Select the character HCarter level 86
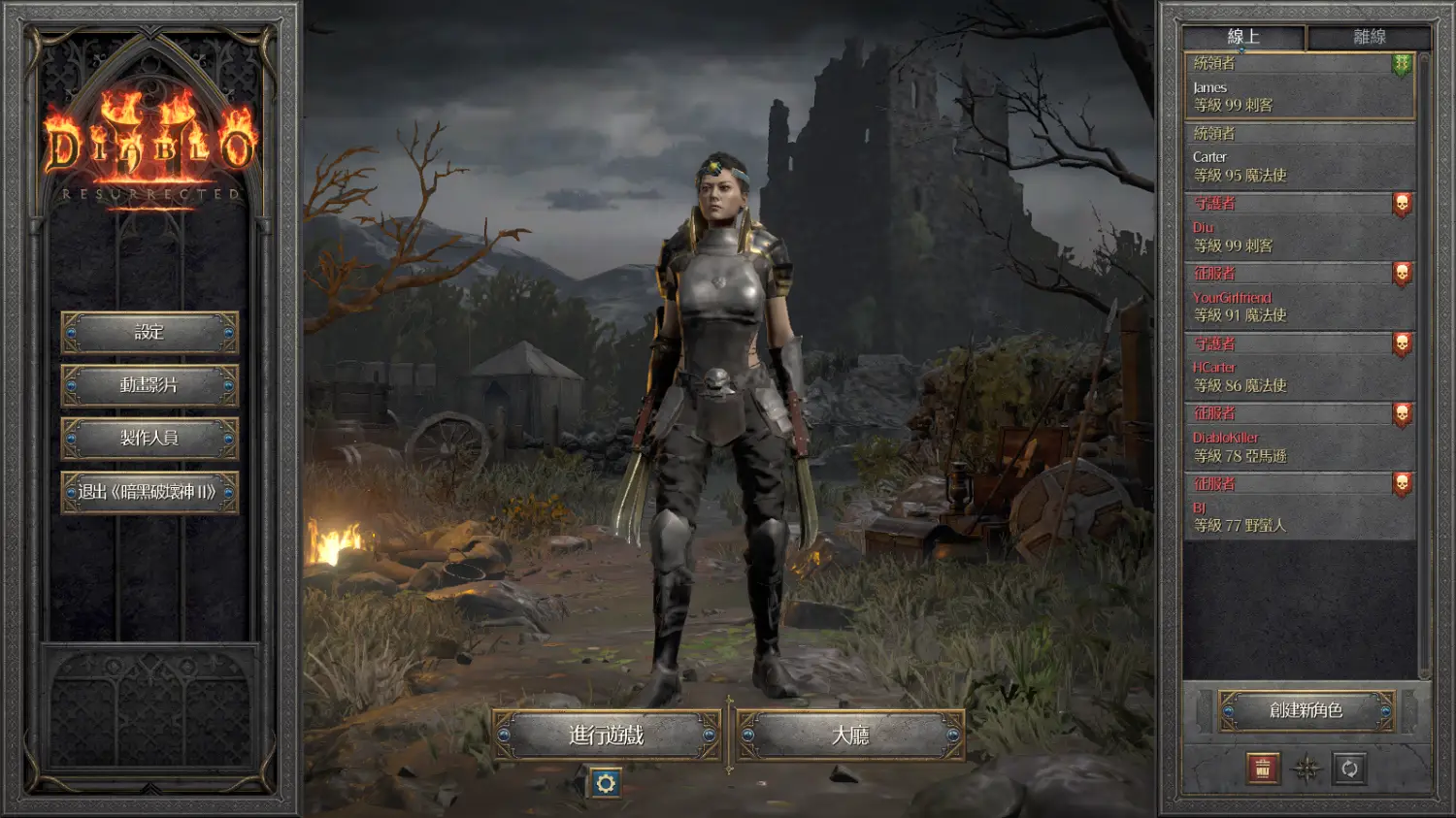The width and height of the screenshot is (1456, 818). (x=1299, y=368)
